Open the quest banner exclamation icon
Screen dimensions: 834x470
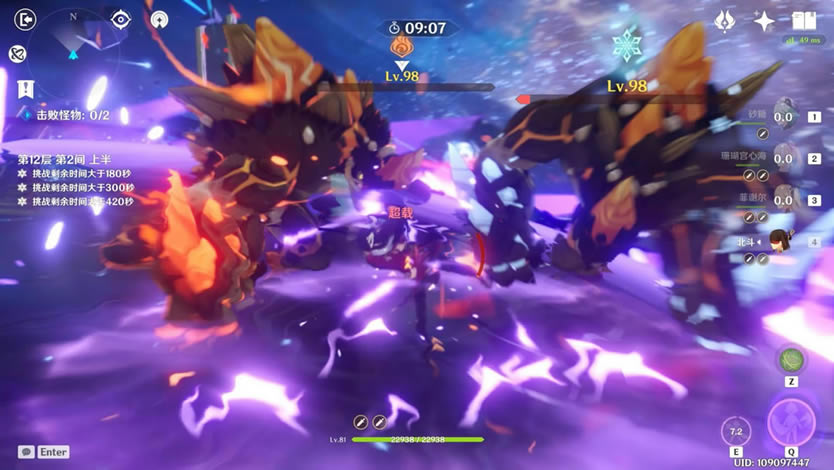click(25, 88)
